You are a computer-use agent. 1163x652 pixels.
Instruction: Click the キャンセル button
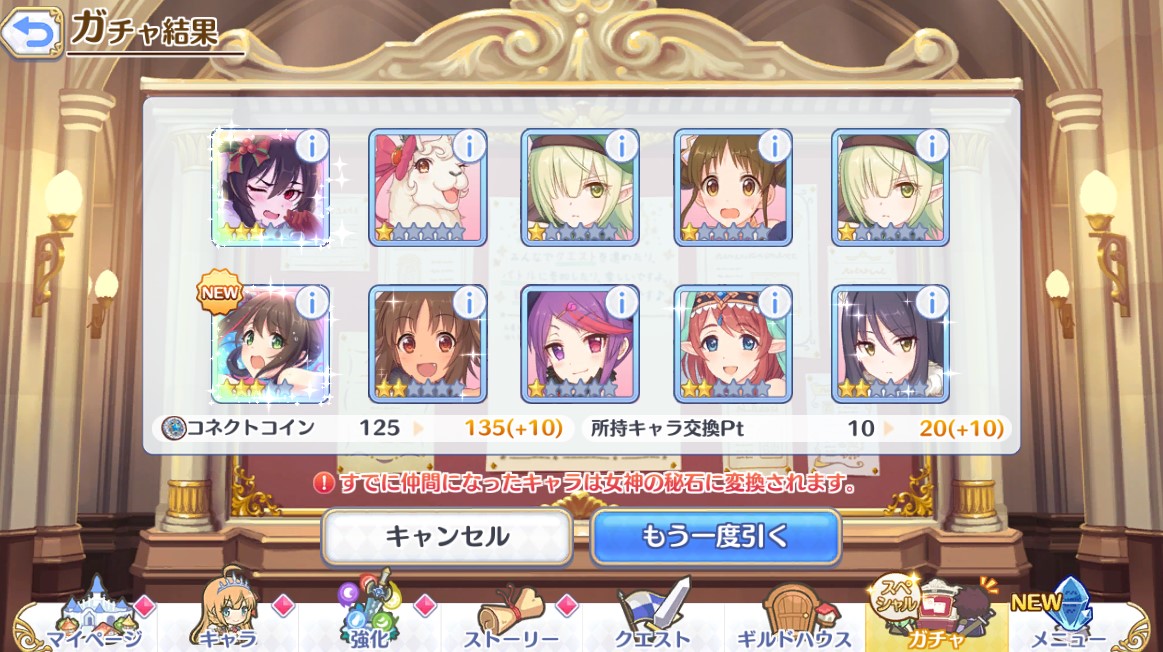click(x=447, y=537)
